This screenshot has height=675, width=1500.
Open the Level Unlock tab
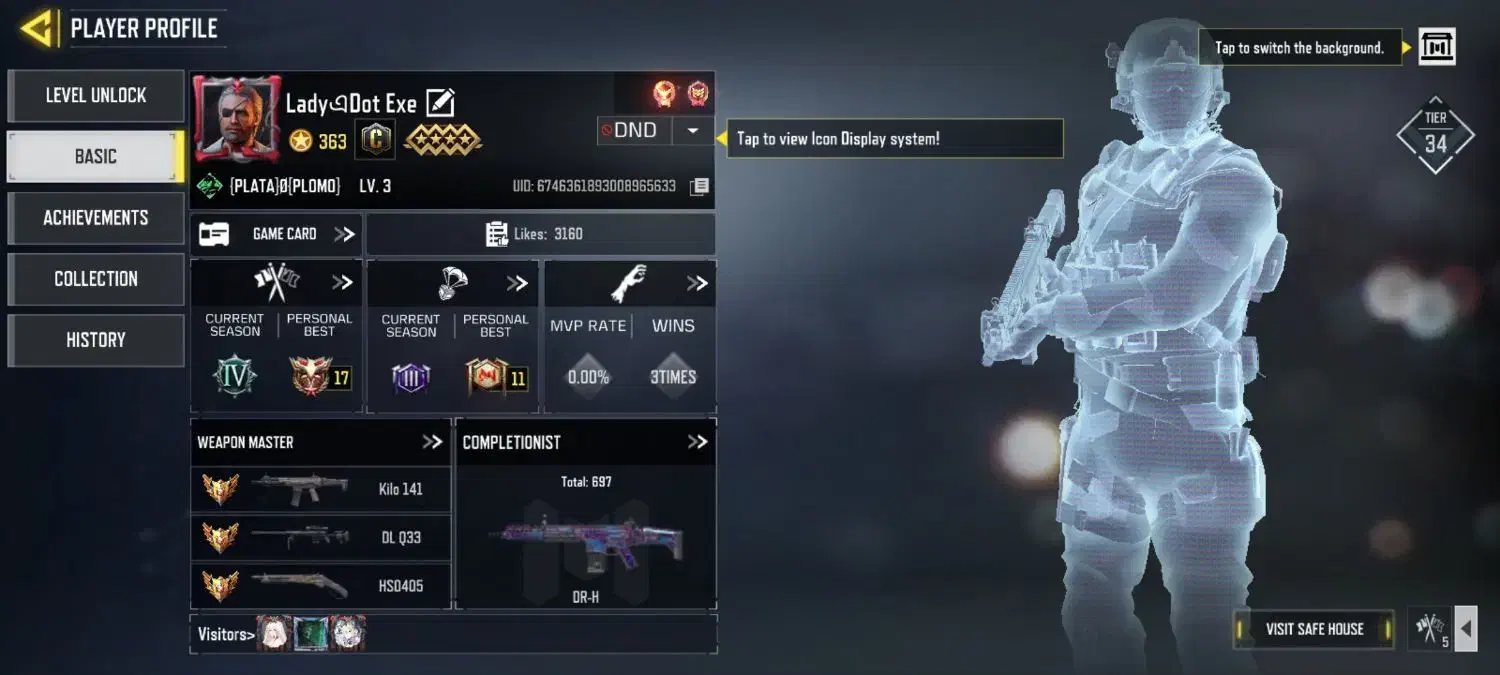coord(96,96)
